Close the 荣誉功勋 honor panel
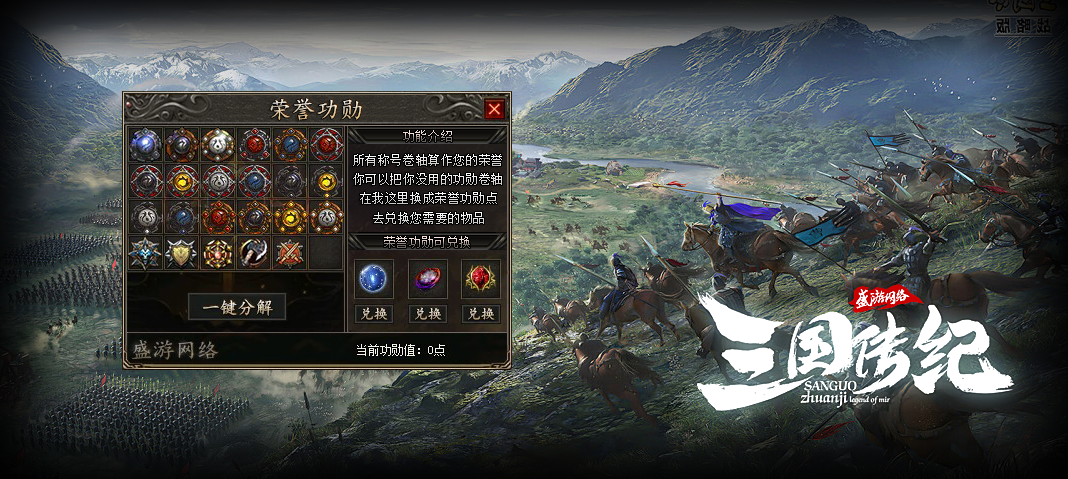The width and height of the screenshot is (1068, 479). pos(494,109)
